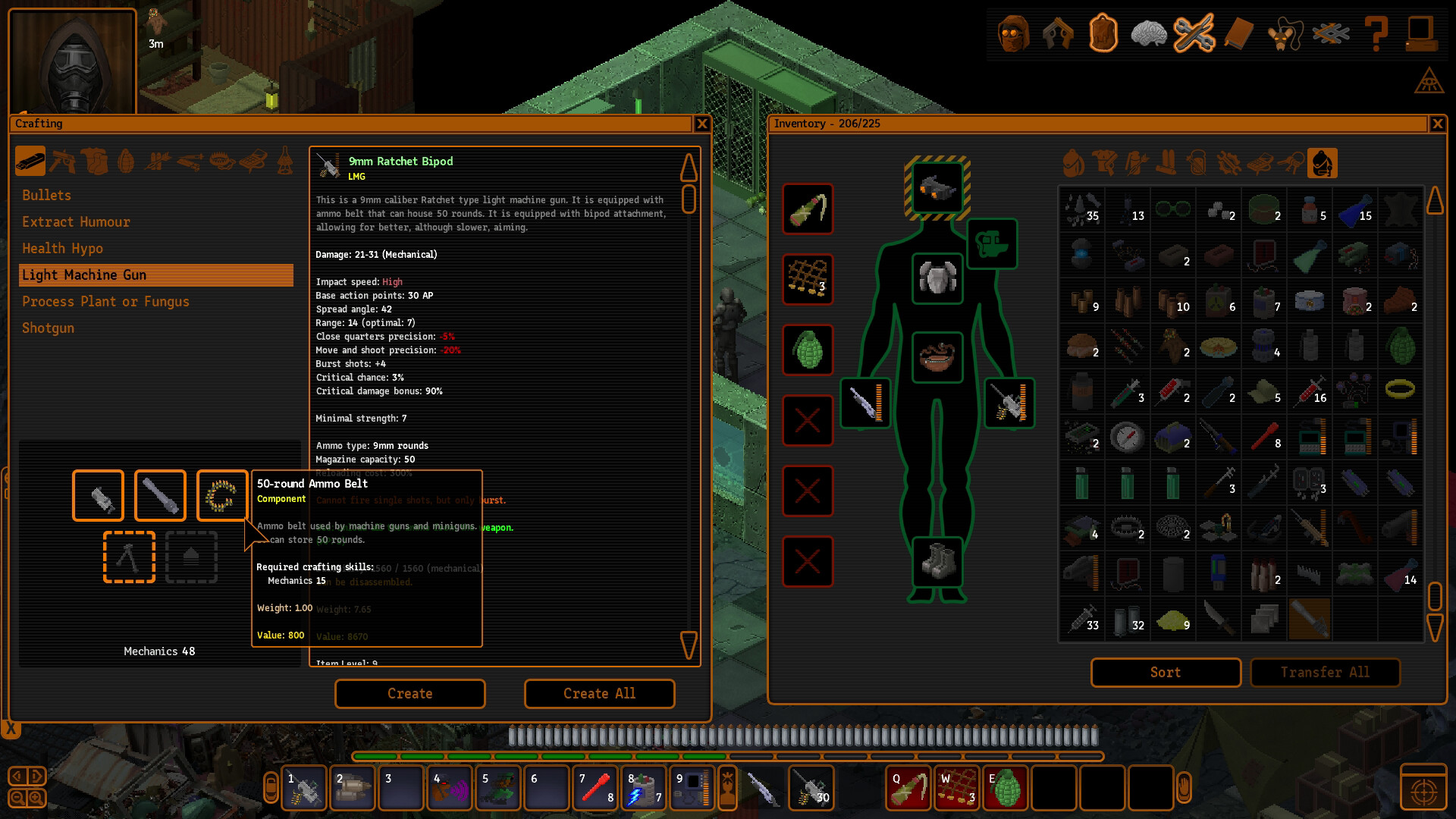Click the 50-round Ammo Belt component slot
The height and width of the screenshot is (819, 1456).
click(x=221, y=495)
